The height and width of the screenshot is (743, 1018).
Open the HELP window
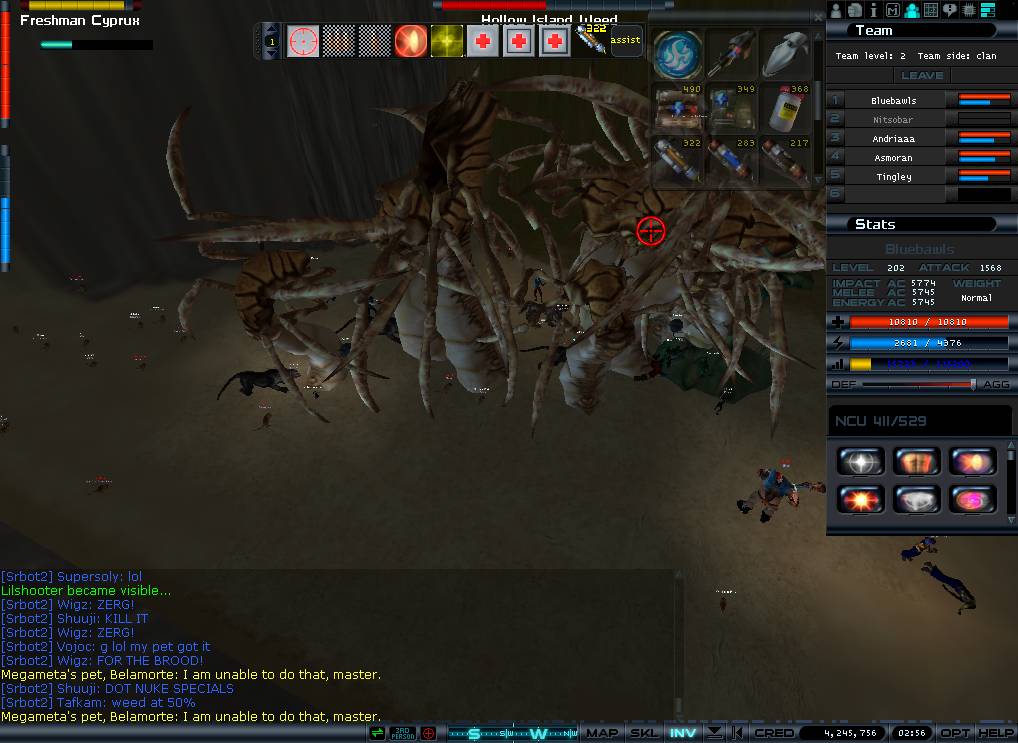coord(995,733)
